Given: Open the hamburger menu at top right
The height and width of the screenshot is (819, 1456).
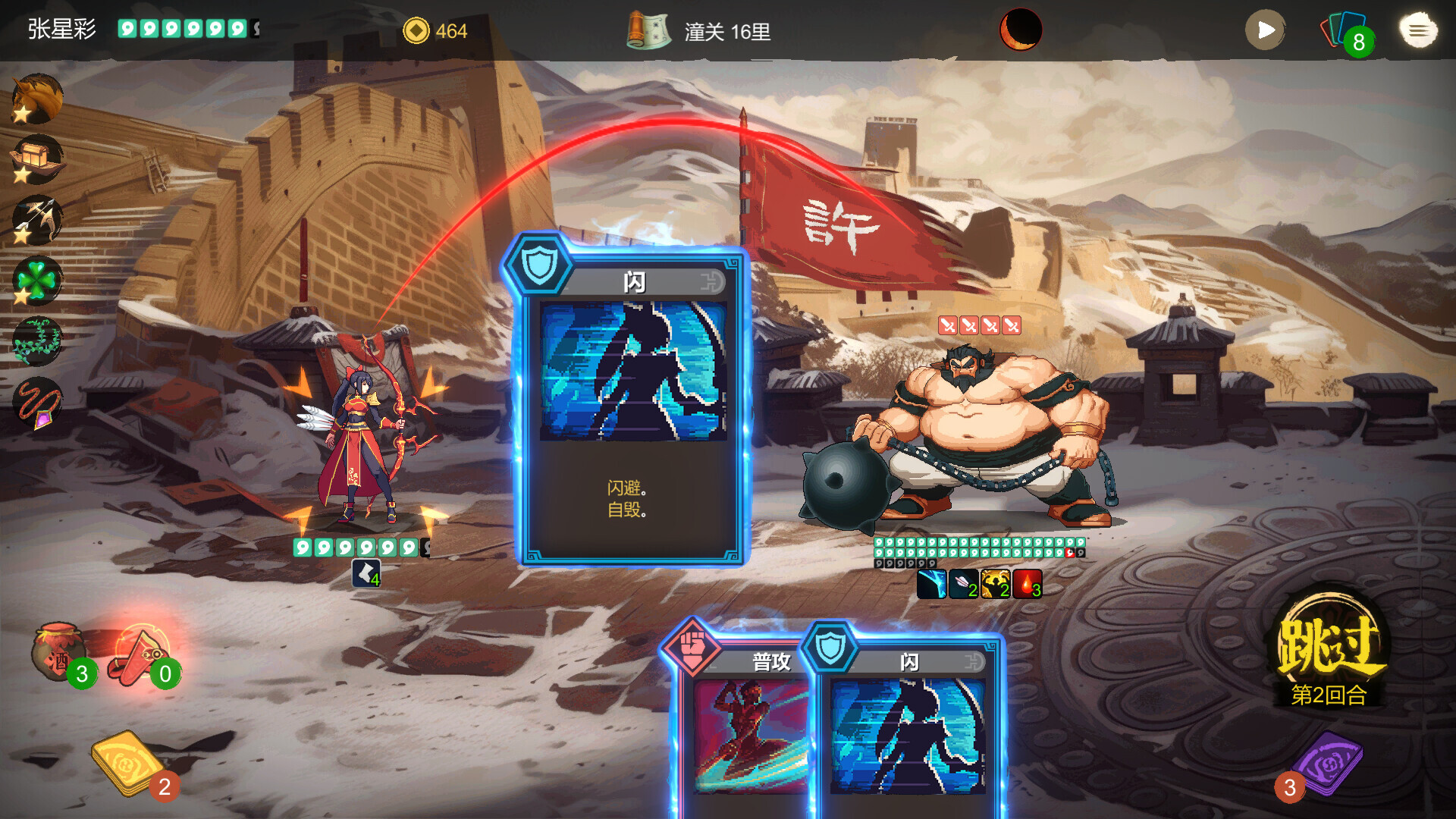Looking at the screenshot, I should click(1417, 30).
